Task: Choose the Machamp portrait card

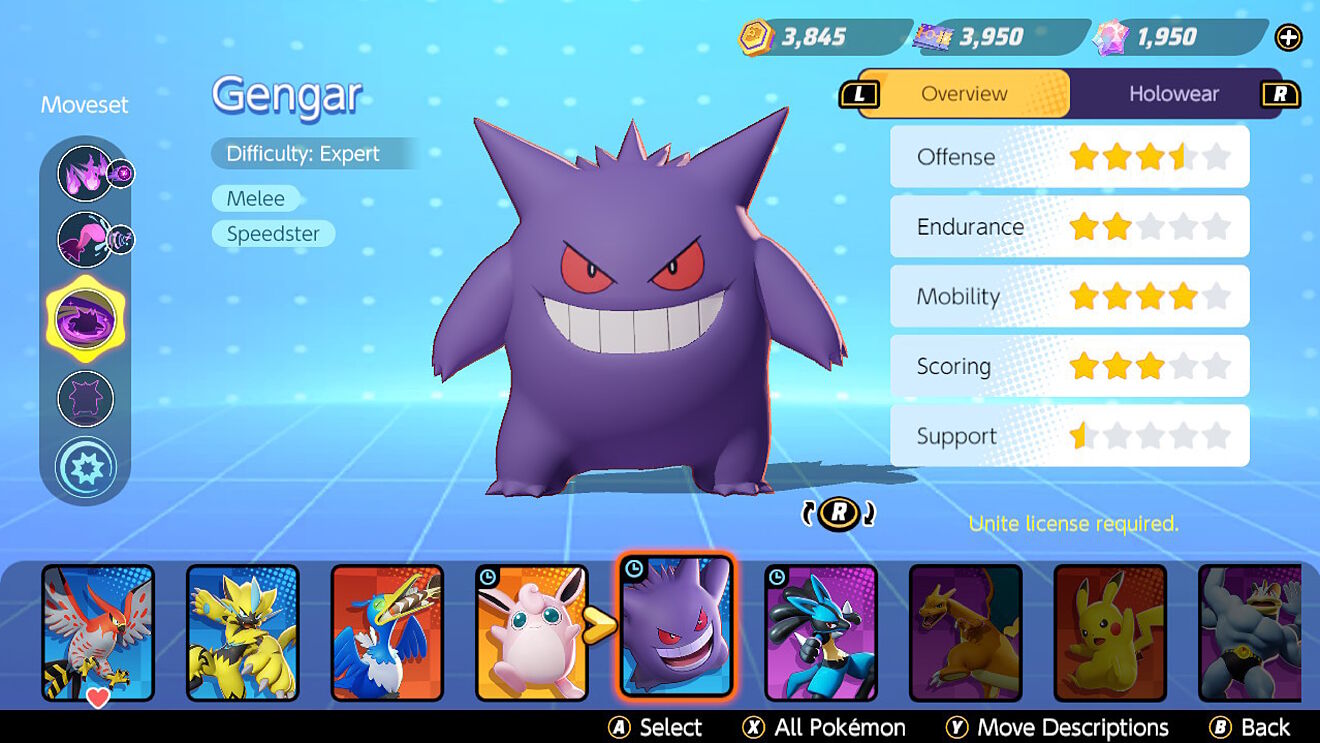Action: [1250, 632]
